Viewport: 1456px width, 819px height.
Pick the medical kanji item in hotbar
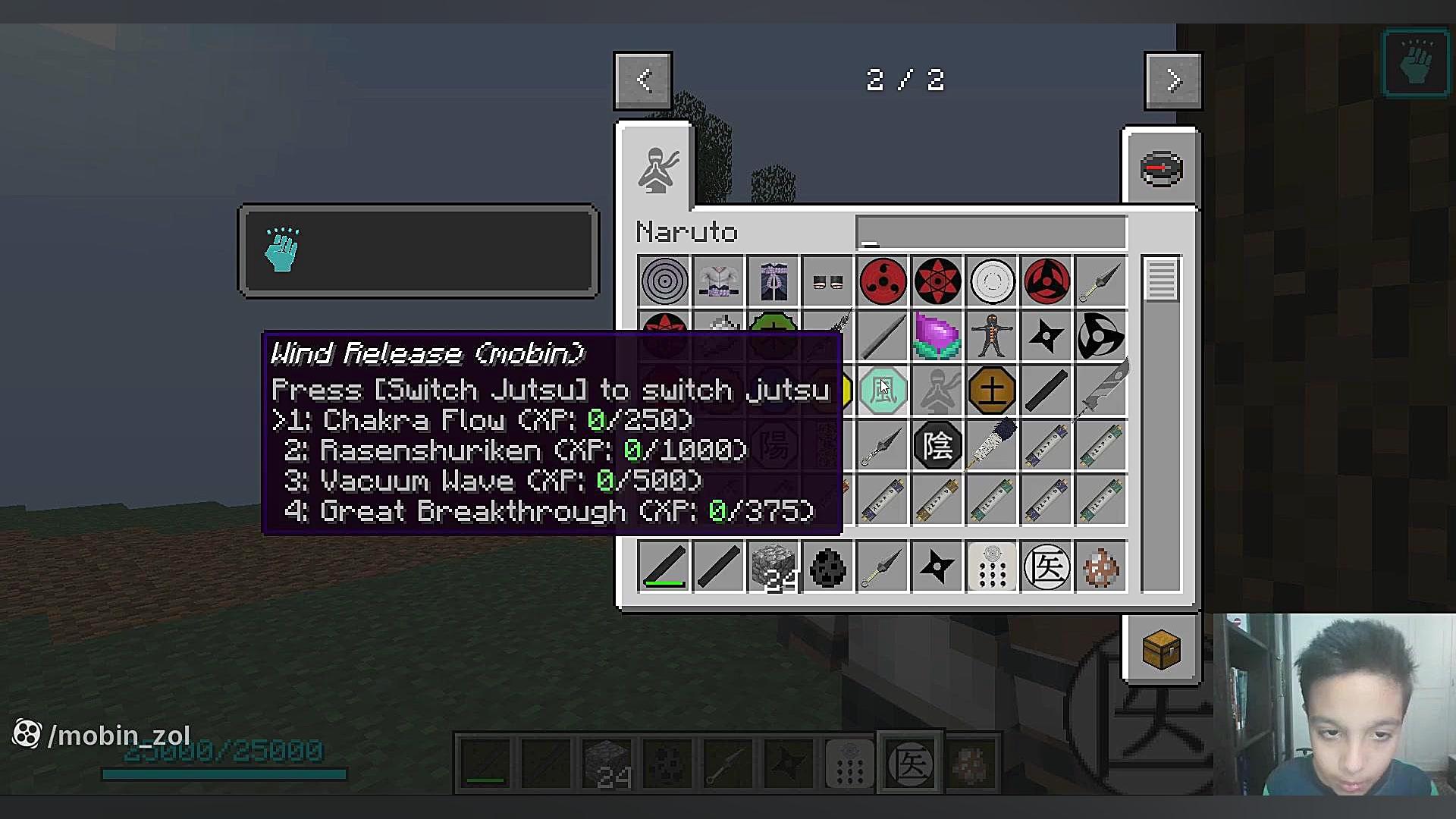(x=1046, y=566)
